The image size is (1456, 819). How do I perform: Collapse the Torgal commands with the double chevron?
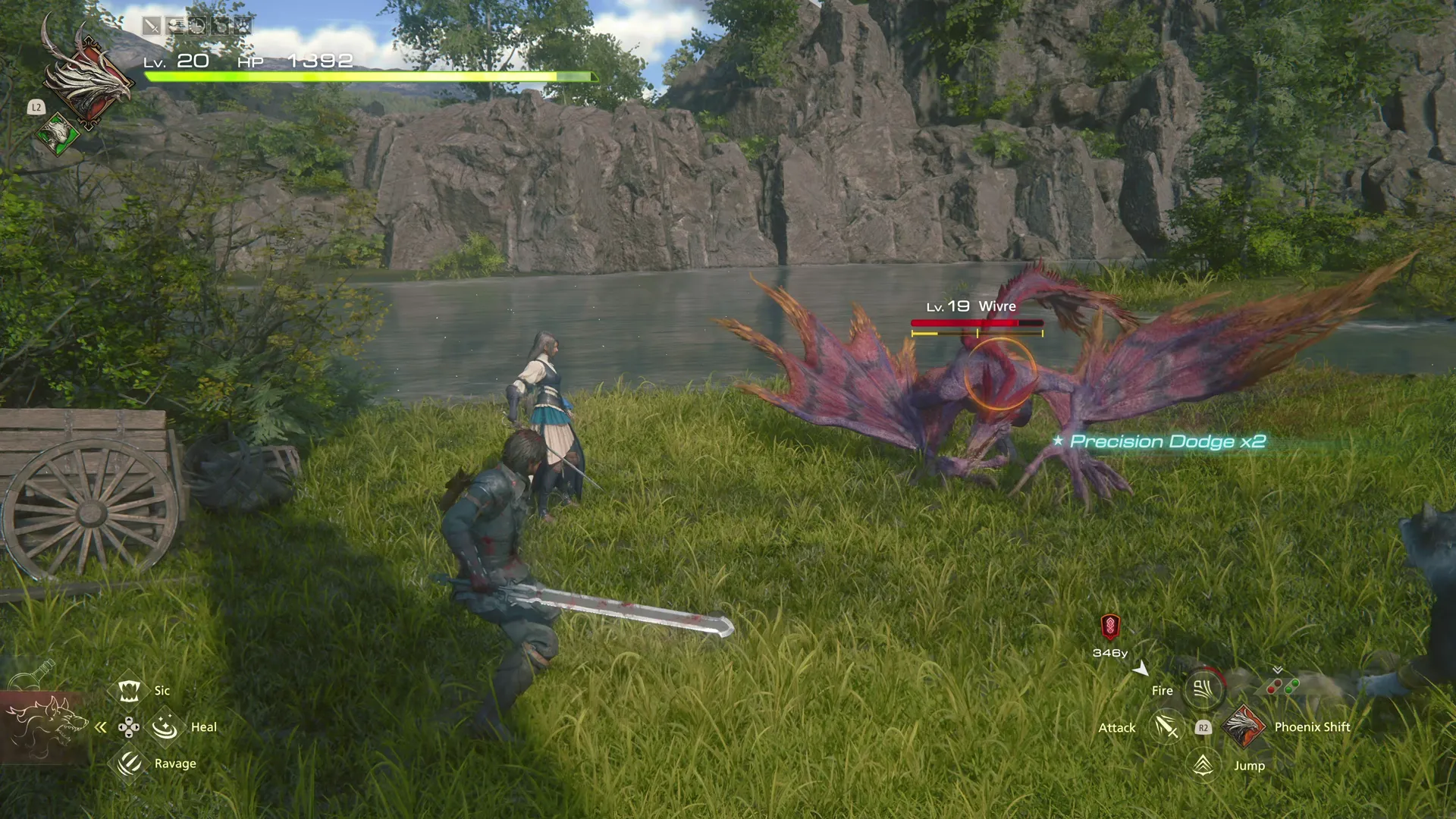pos(101,726)
